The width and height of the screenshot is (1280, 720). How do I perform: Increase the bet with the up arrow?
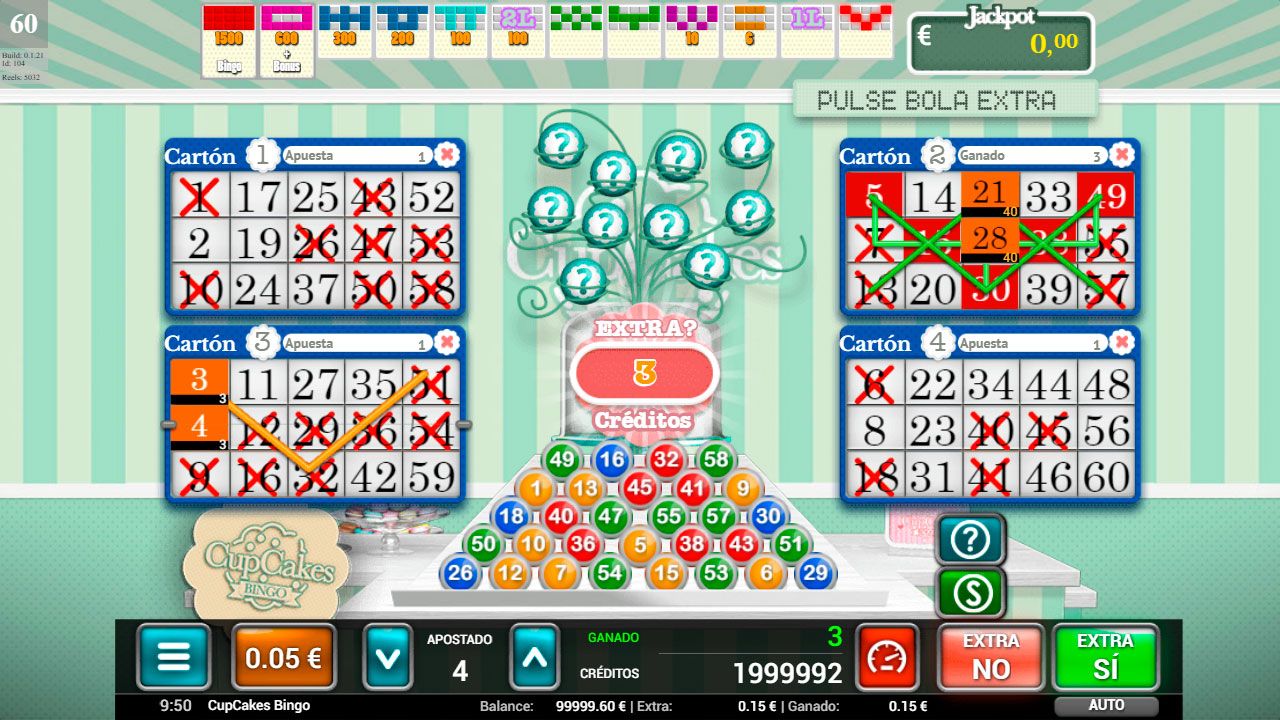tap(535, 658)
